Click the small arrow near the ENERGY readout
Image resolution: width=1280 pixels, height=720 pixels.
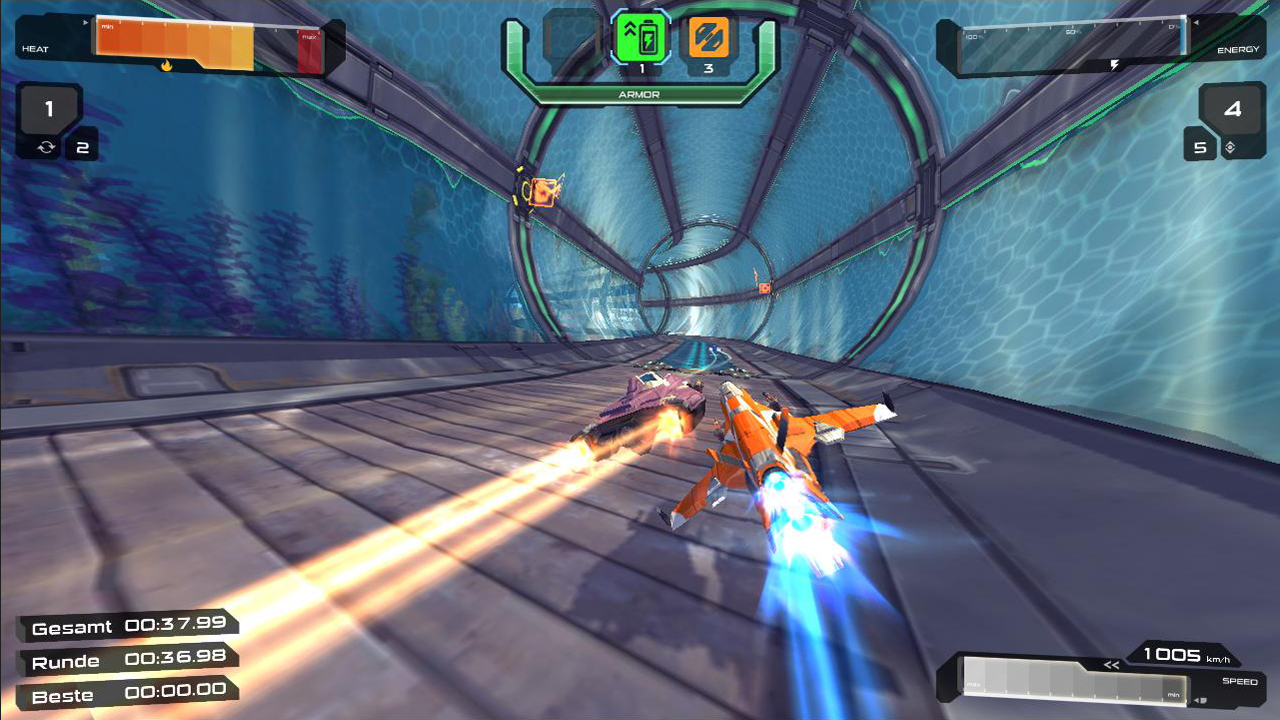(x=1196, y=22)
